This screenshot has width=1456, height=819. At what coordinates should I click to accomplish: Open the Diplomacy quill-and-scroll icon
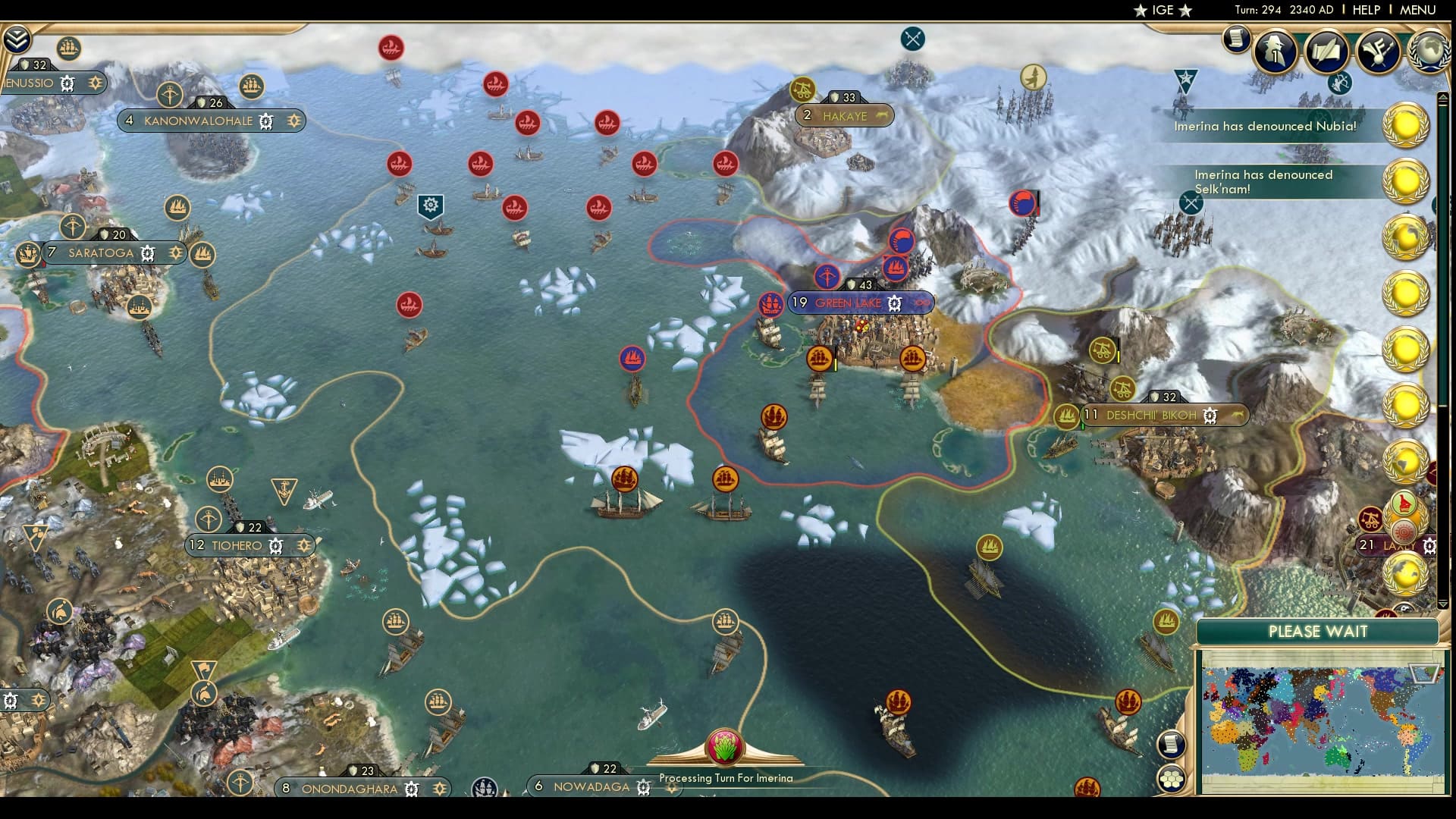(1327, 51)
